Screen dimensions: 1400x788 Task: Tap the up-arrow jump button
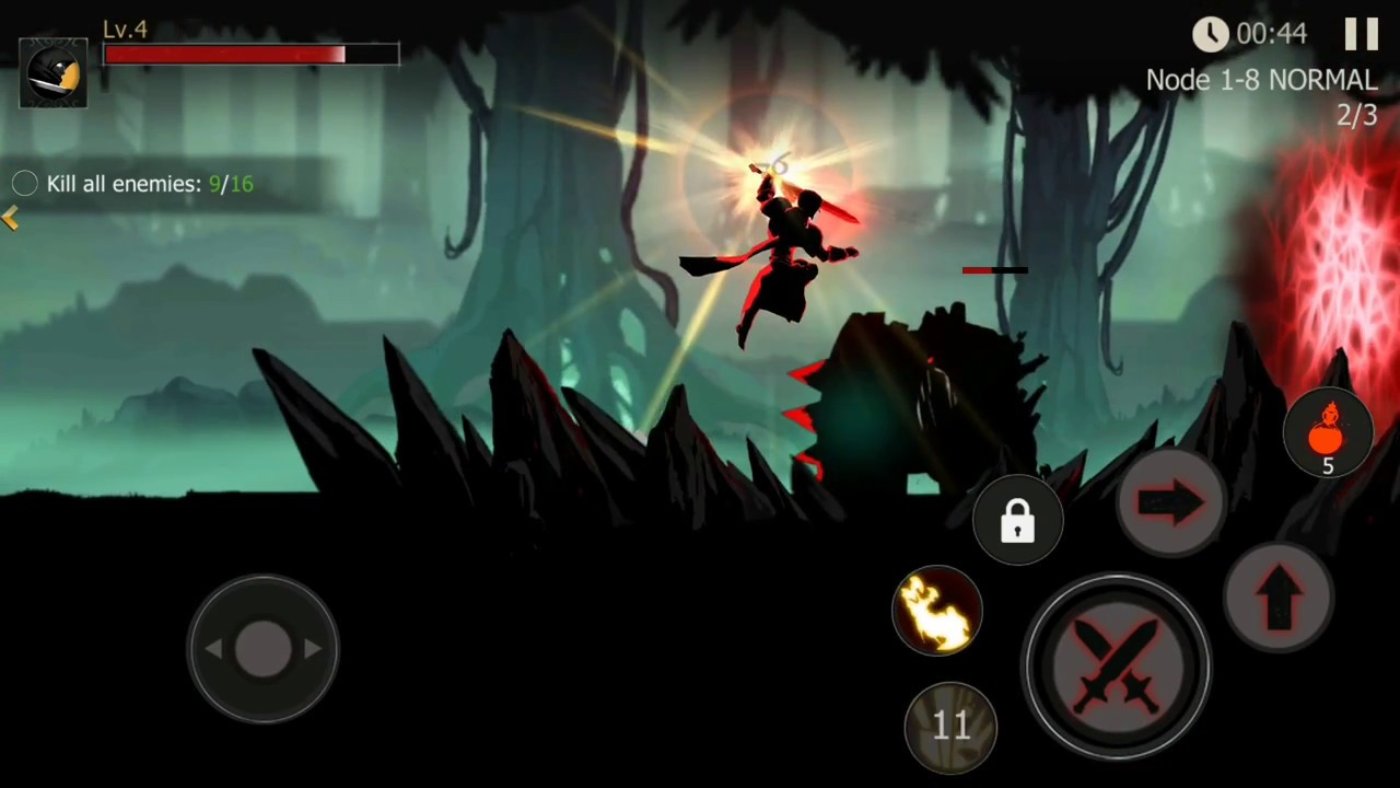click(x=1278, y=598)
